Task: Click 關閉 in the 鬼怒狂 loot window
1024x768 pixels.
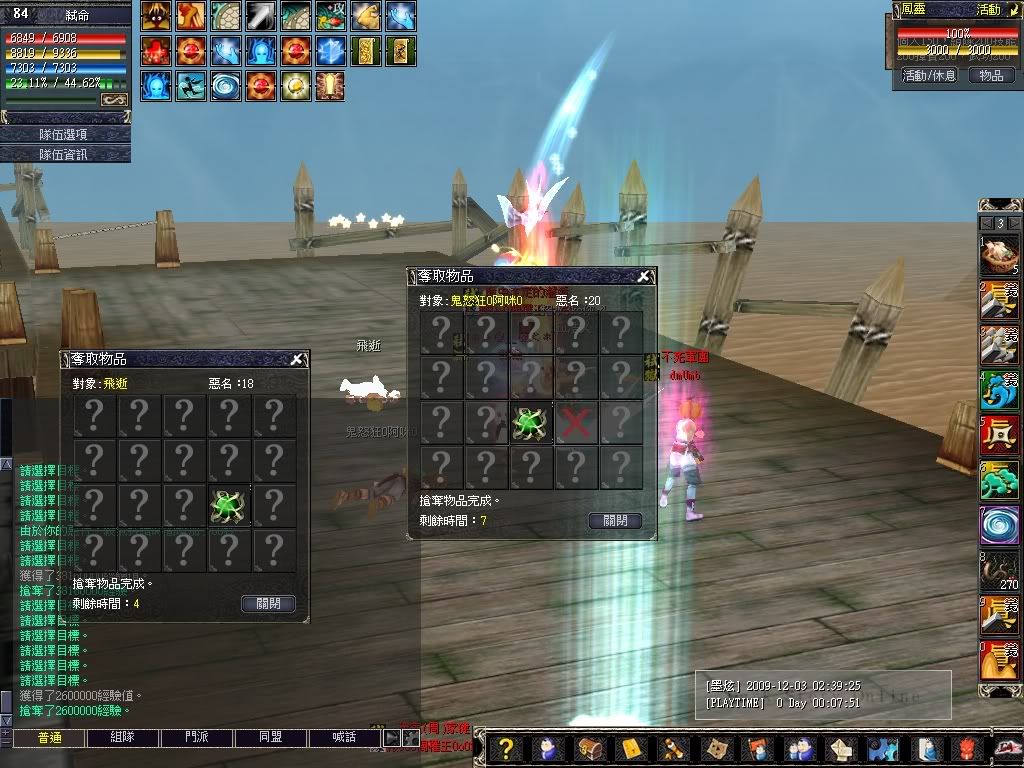Action: tap(614, 521)
